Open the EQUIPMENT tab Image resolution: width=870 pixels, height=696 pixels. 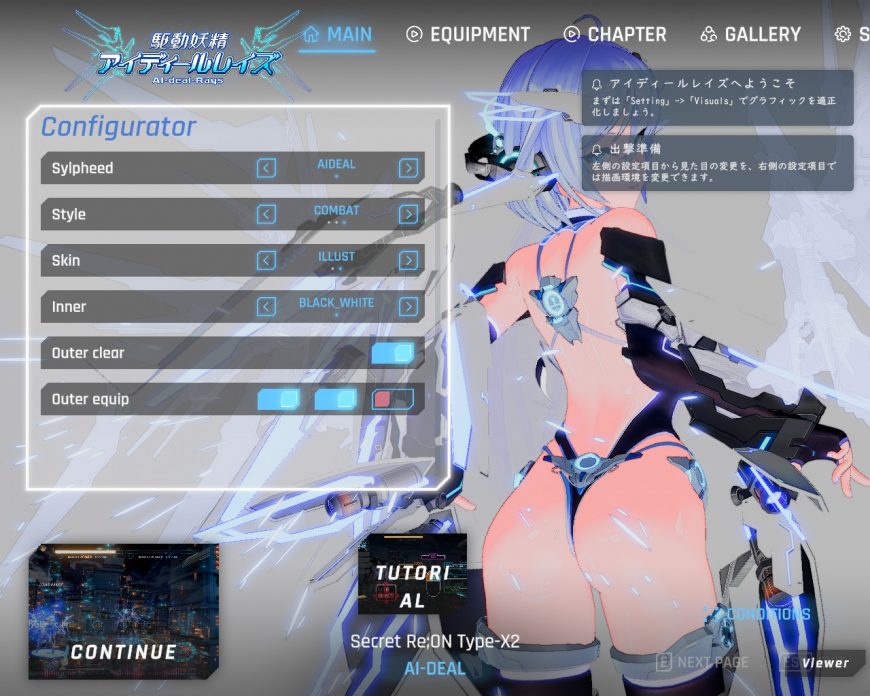[x=468, y=34]
